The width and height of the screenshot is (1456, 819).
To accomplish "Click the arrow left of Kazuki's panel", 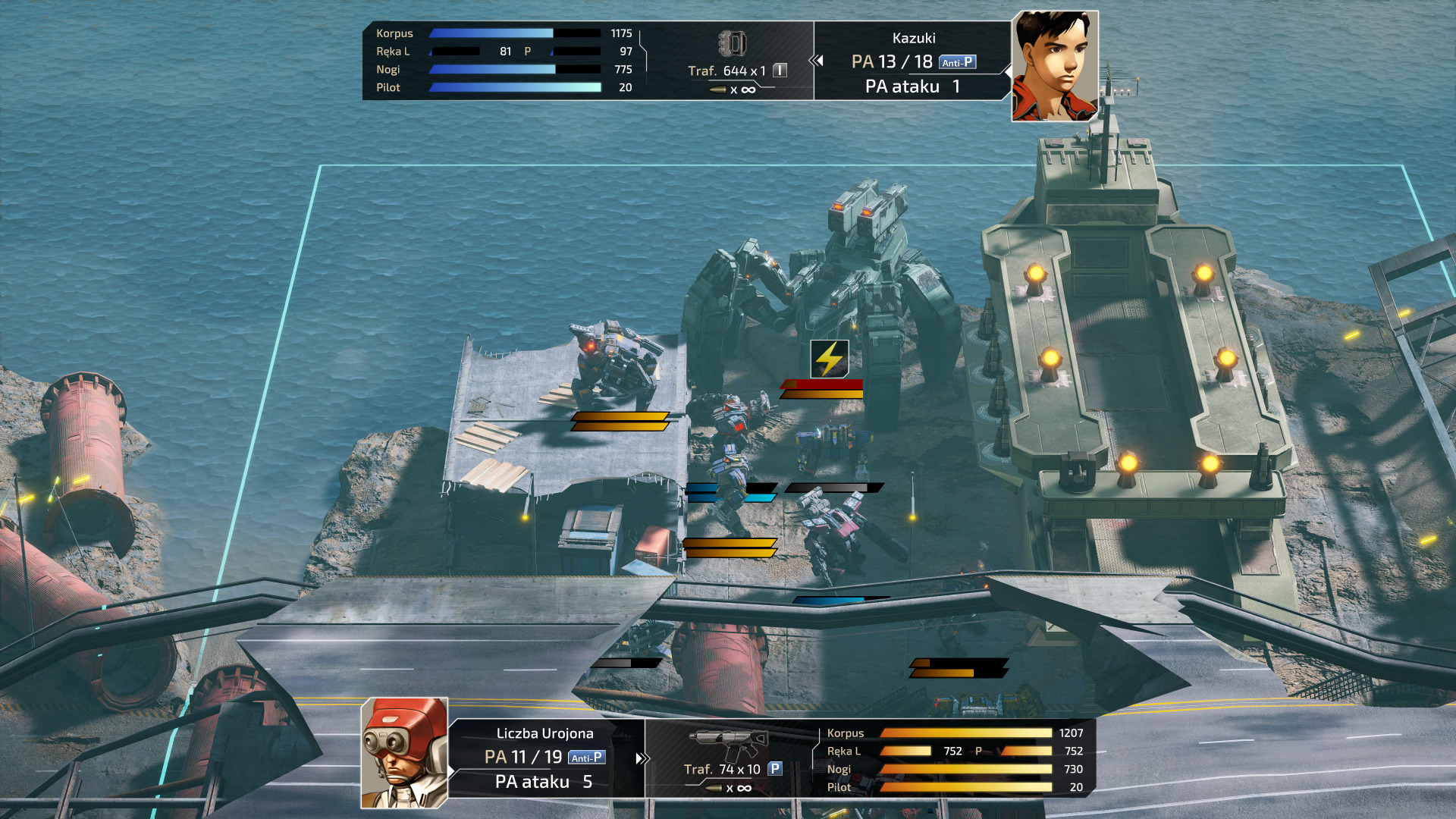I will pos(817,61).
